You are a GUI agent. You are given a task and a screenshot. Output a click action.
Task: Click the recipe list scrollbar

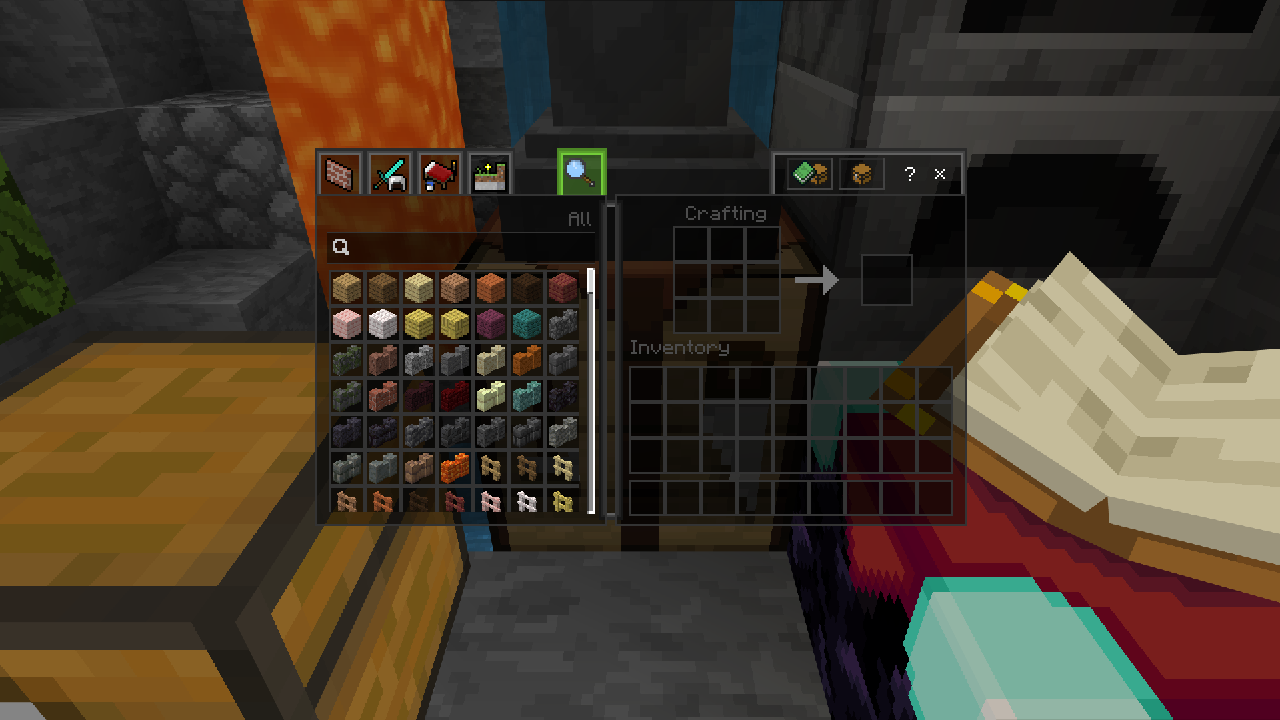(x=591, y=390)
